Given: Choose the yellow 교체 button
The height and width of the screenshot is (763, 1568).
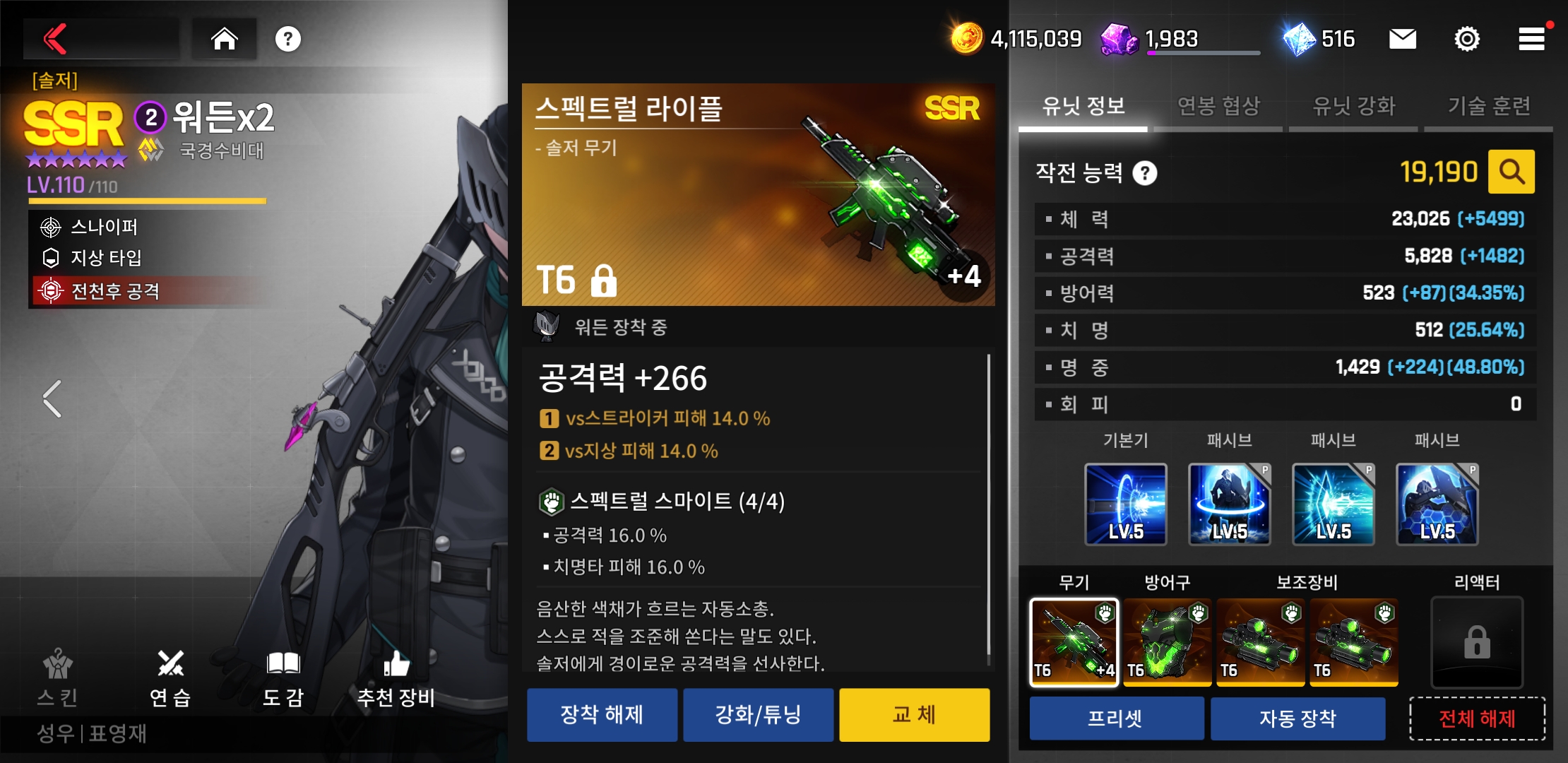Looking at the screenshot, I should point(914,715).
